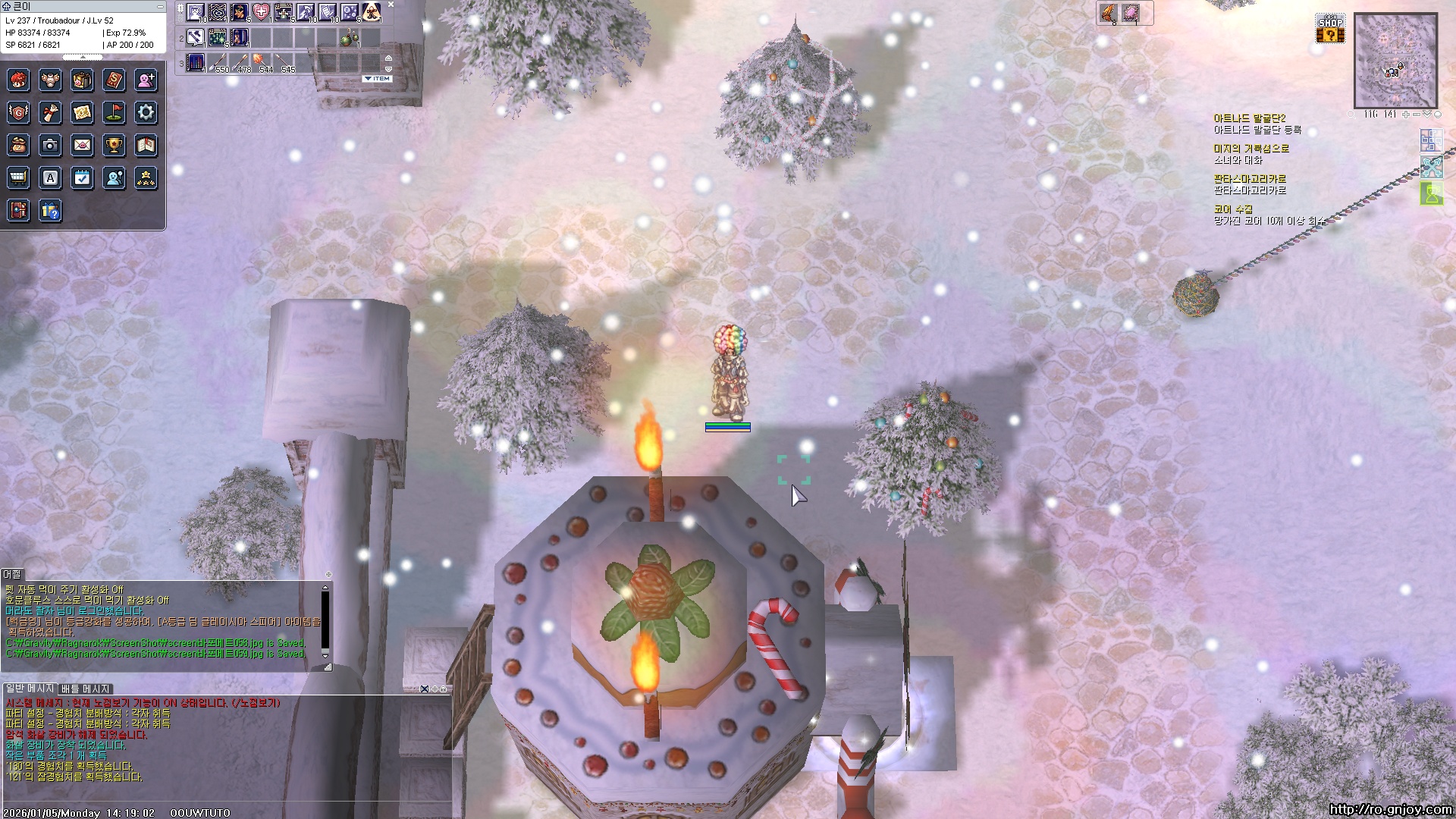Use the pink heart heal skill slot
The height and width of the screenshot is (819, 1456).
tap(261, 12)
